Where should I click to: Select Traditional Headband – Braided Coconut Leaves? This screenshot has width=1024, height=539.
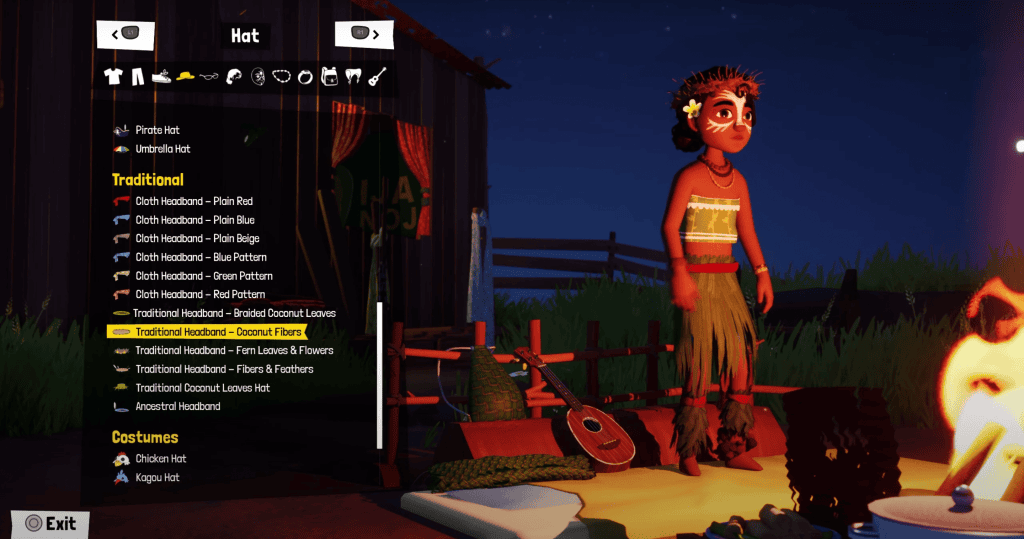pos(234,313)
